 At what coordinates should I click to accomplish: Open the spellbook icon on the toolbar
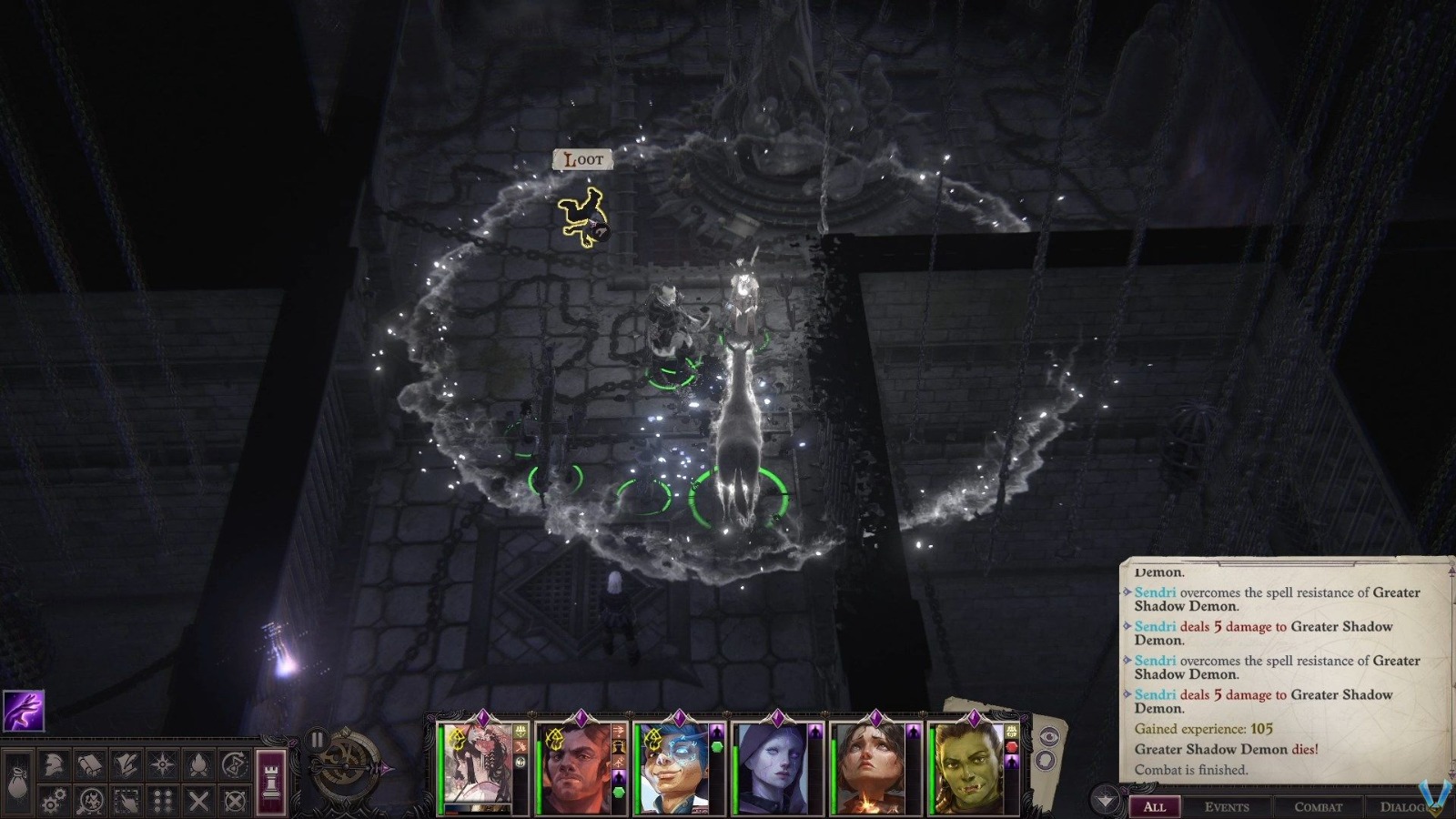[89, 764]
